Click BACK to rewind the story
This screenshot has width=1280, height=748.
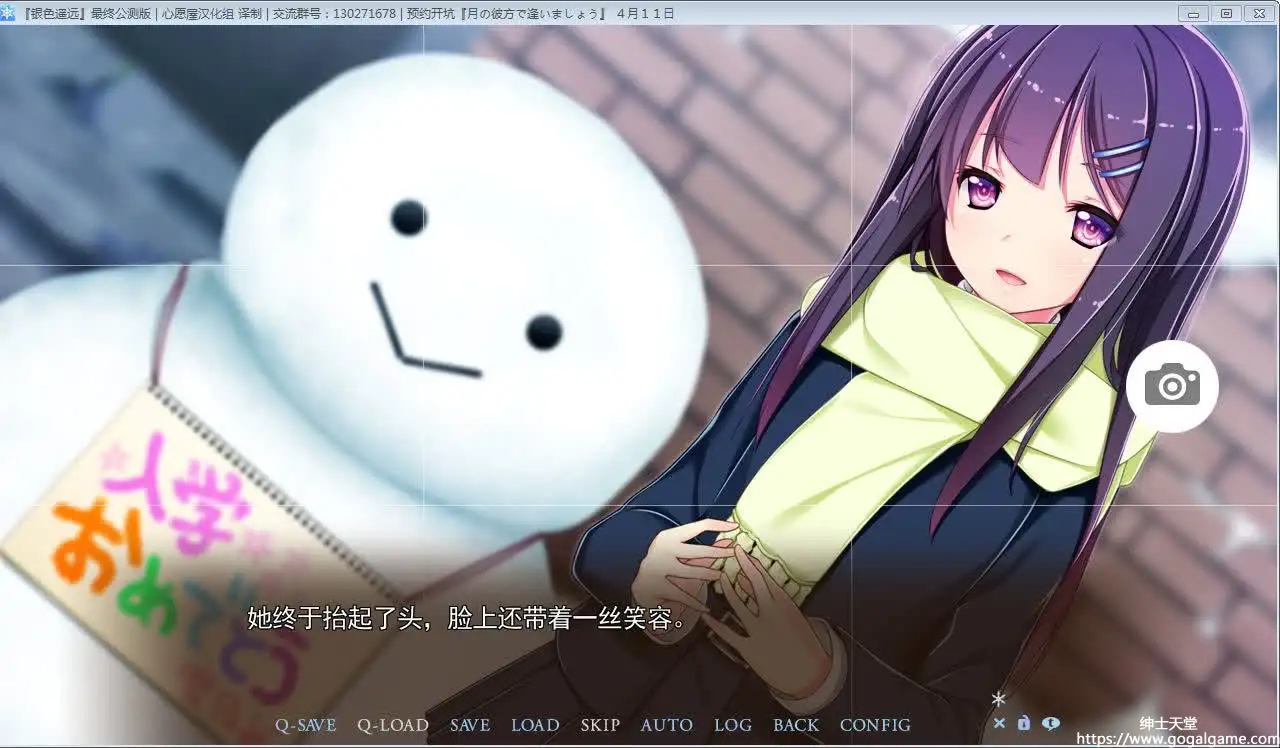click(x=796, y=725)
